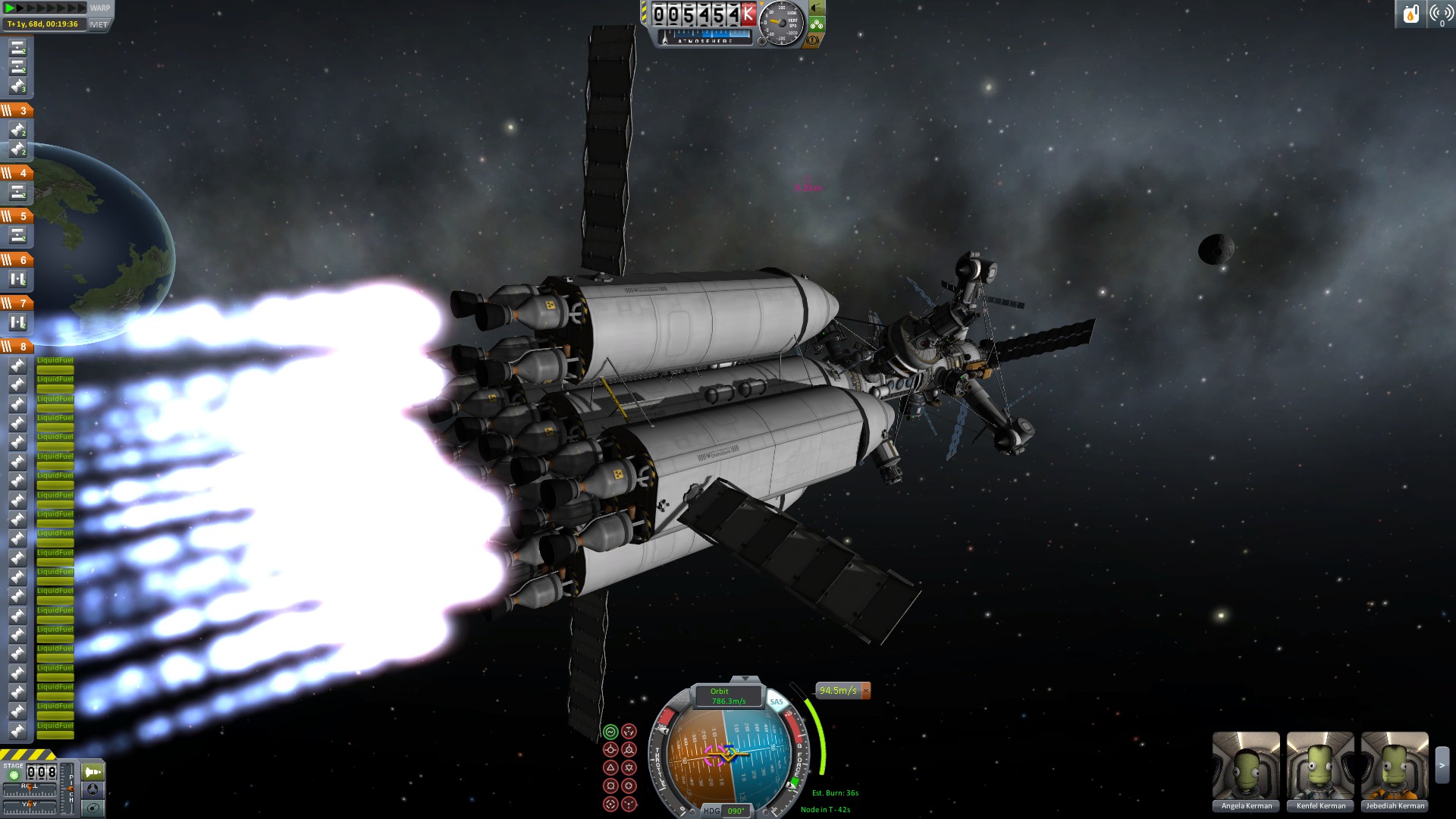The image size is (1456, 819).
Task: Switch to docking mode button
Action: click(93, 789)
